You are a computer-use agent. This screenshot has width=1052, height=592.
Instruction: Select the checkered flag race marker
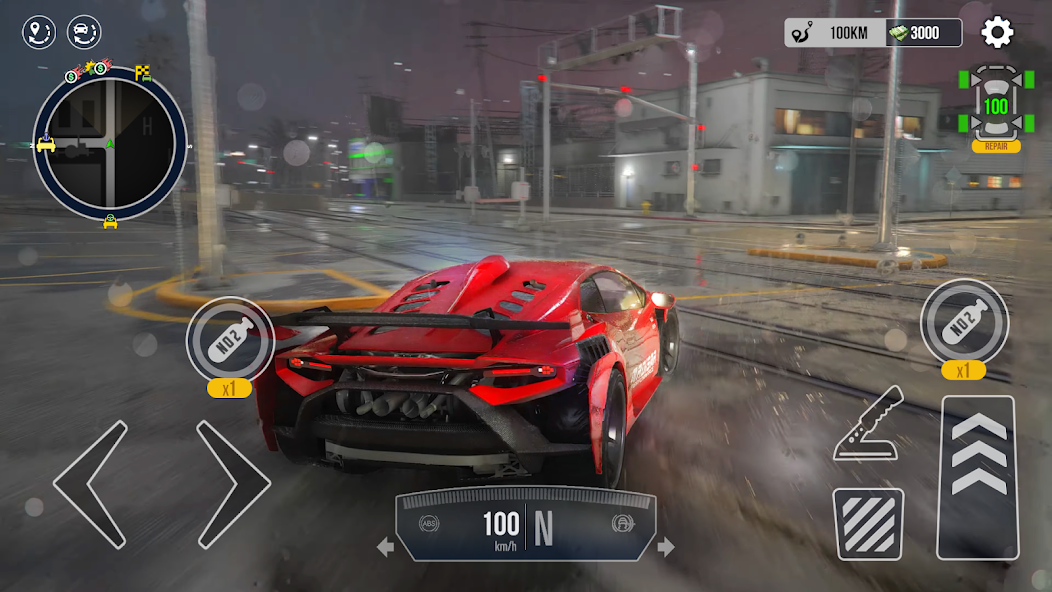tap(143, 73)
